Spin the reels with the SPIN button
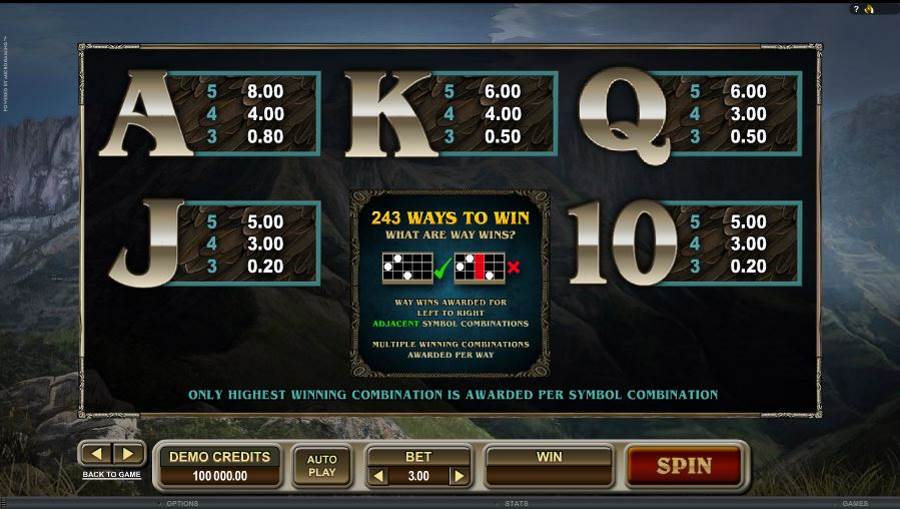This screenshot has width=900, height=509. (x=684, y=466)
